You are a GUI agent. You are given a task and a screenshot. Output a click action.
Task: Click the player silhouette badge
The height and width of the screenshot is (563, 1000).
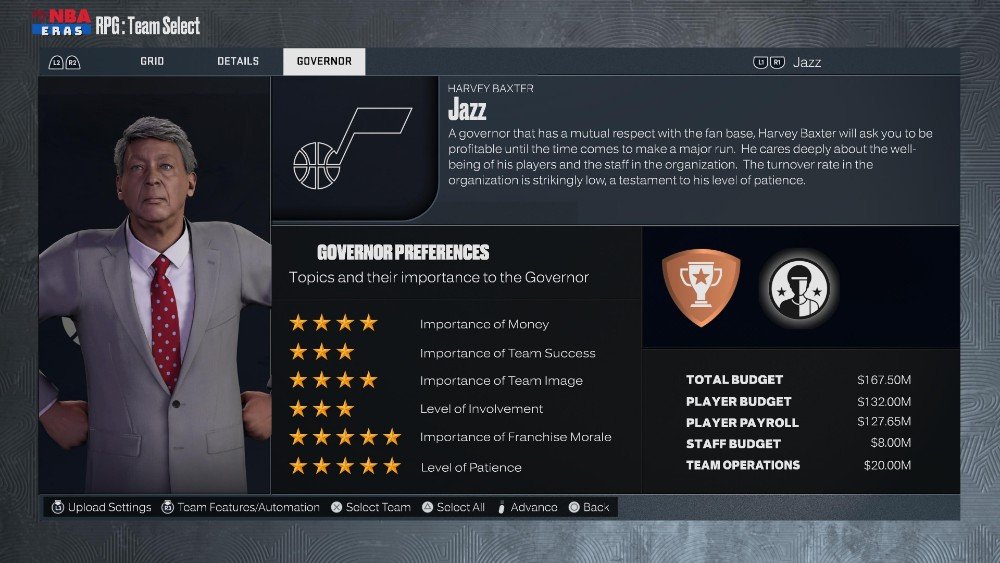[x=798, y=288]
